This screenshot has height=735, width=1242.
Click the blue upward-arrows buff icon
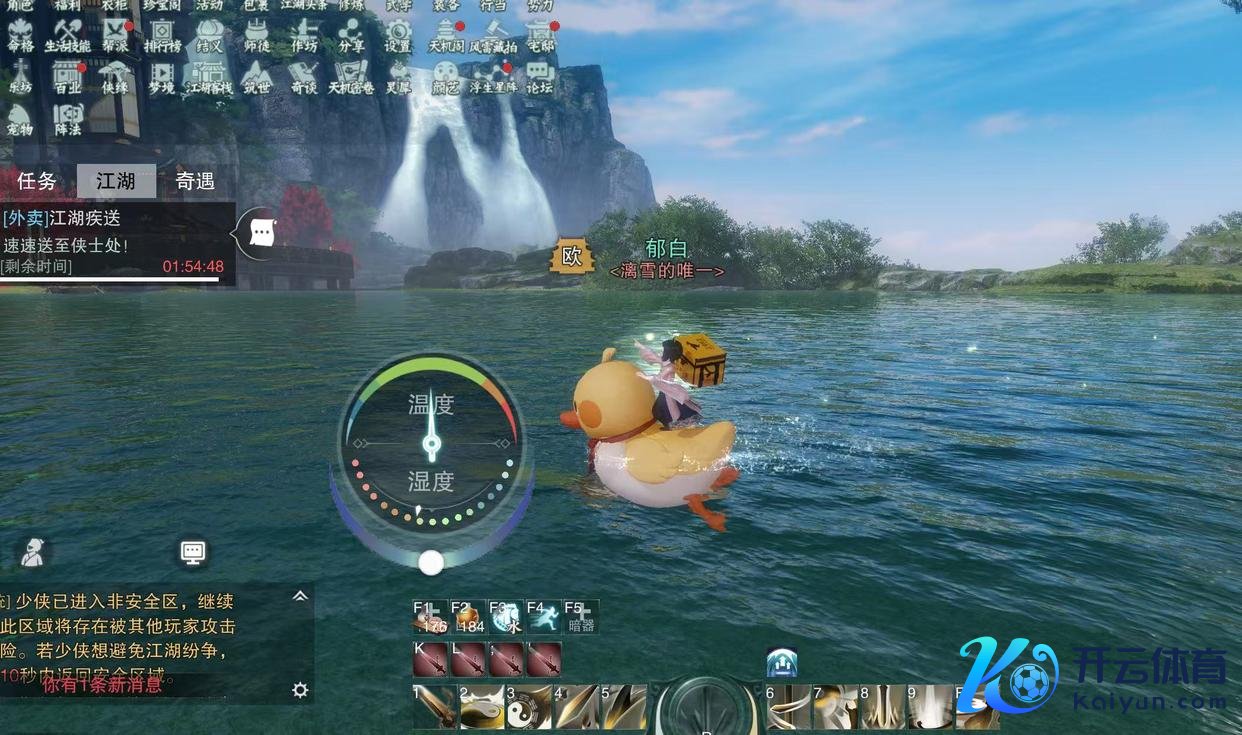coord(781,662)
